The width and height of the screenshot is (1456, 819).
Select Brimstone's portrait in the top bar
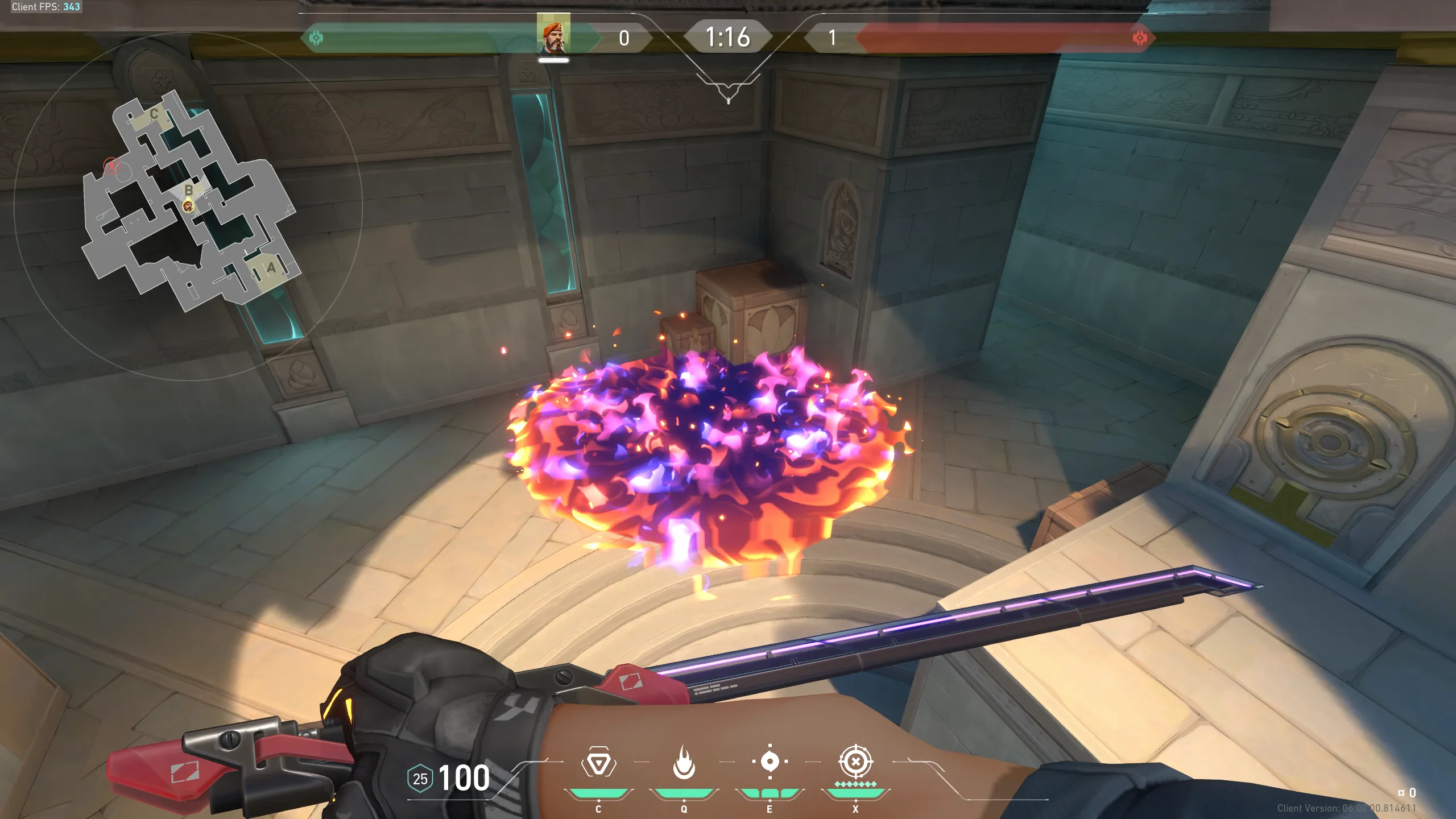(553, 36)
